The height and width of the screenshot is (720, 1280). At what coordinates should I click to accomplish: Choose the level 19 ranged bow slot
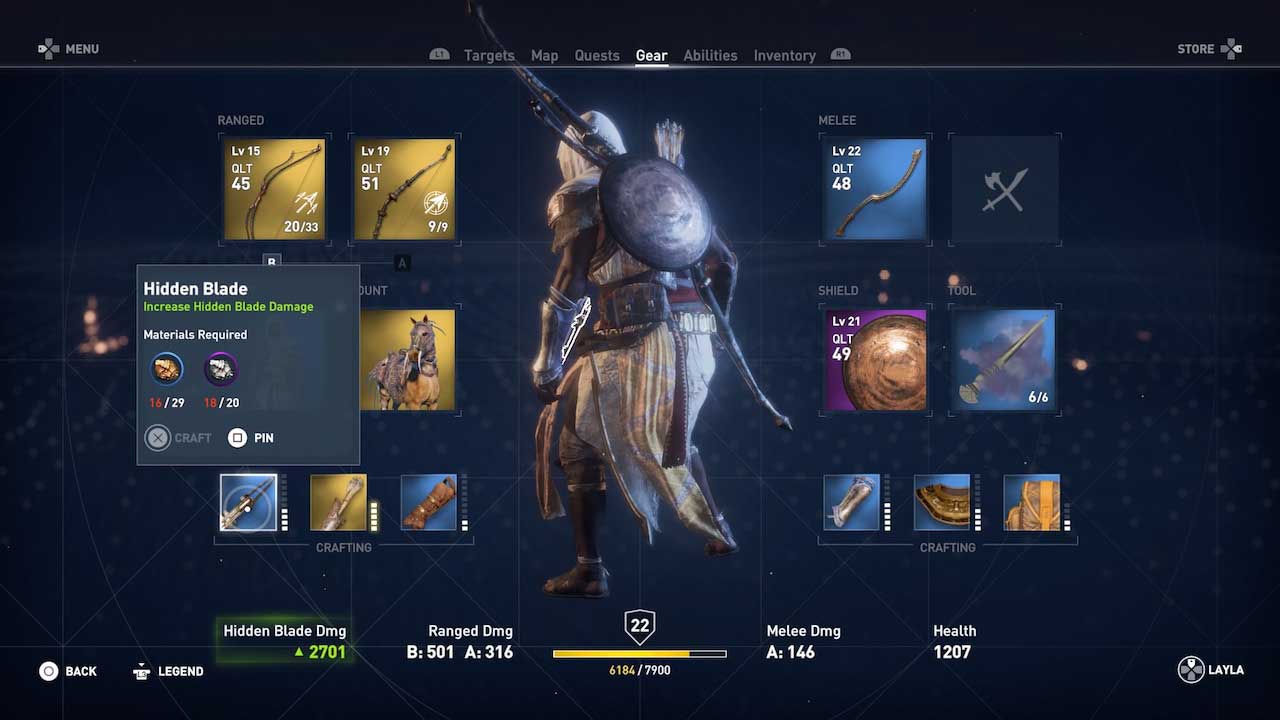[405, 190]
